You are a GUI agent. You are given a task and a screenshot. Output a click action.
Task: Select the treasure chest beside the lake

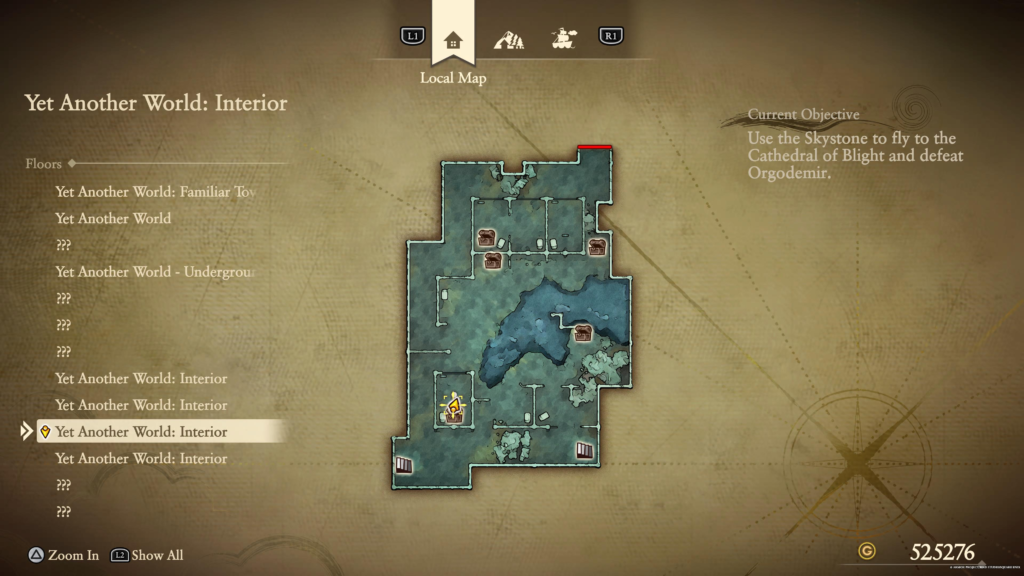(582, 334)
